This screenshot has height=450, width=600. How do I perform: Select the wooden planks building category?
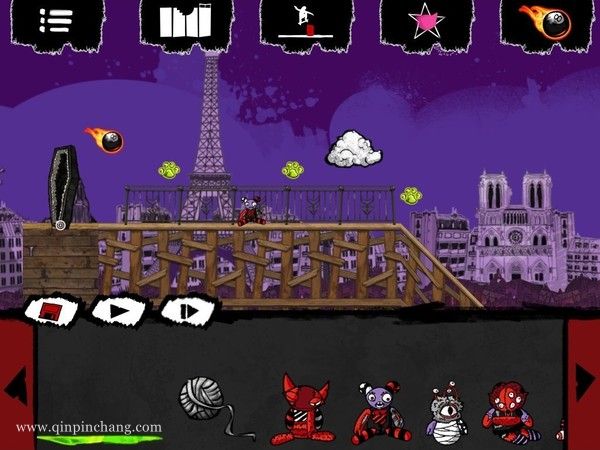187,21
